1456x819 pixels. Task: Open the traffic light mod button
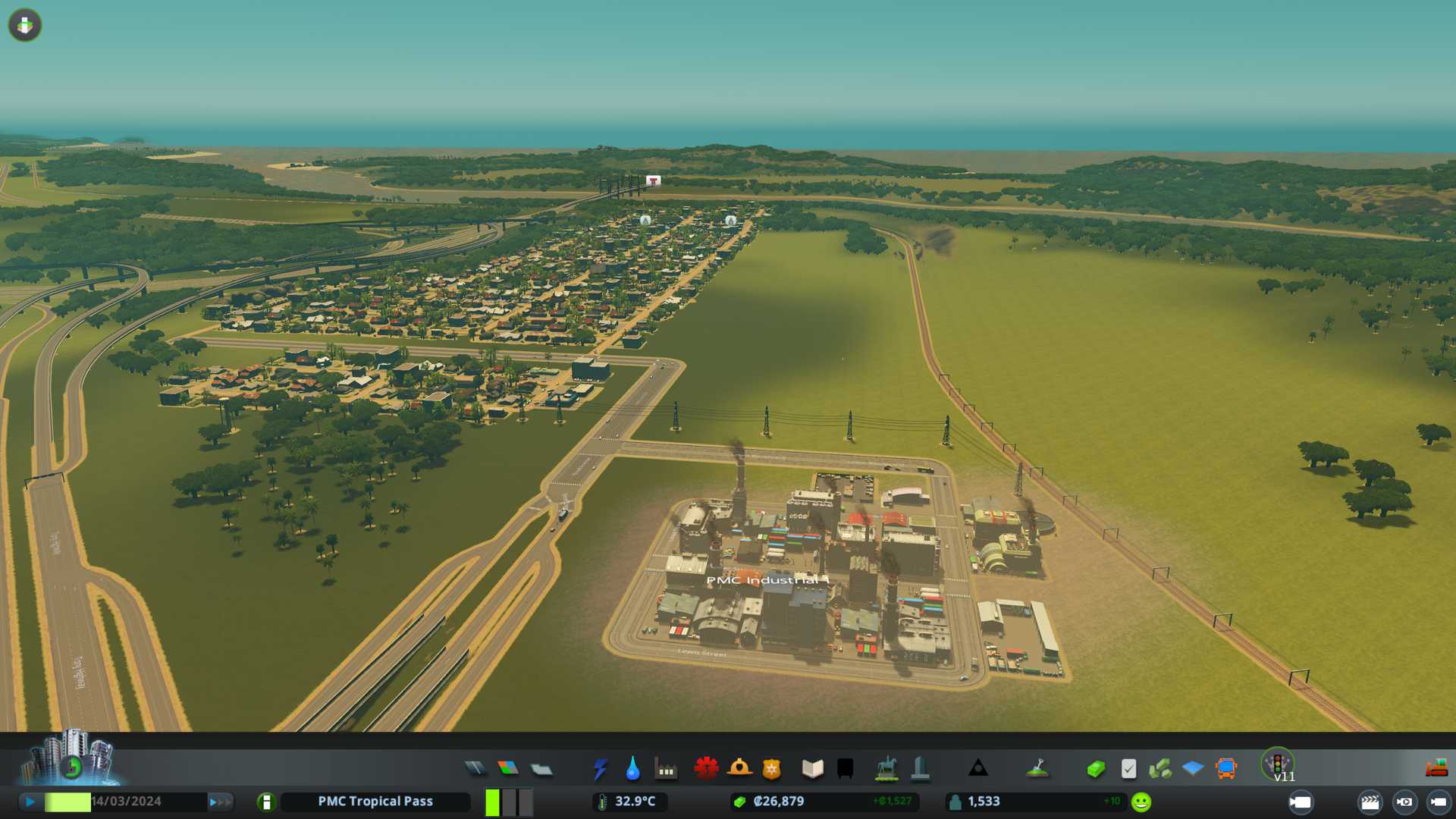click(1278, 764)
